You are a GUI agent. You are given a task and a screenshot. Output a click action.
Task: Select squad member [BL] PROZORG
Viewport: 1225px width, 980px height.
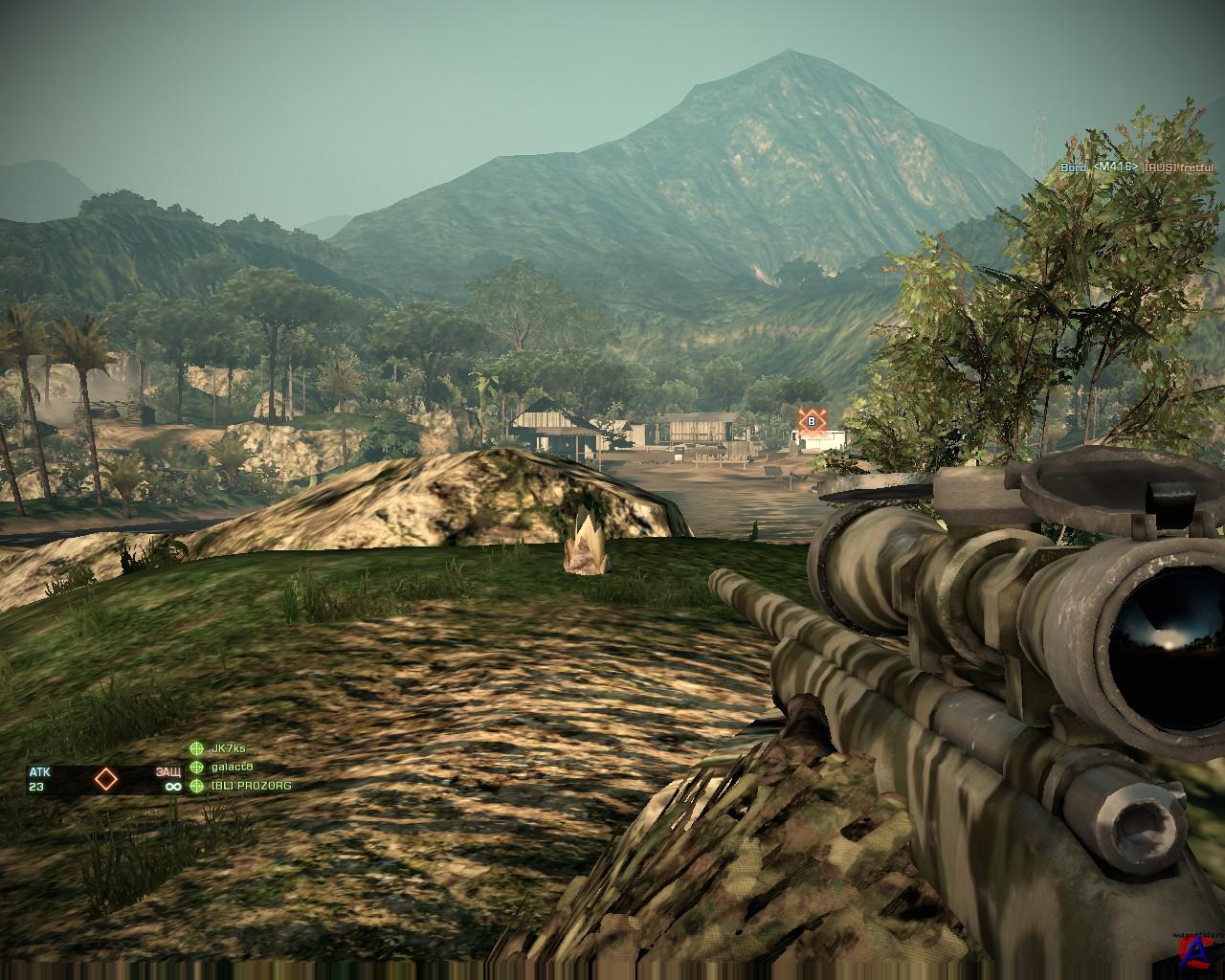(251, 786)
